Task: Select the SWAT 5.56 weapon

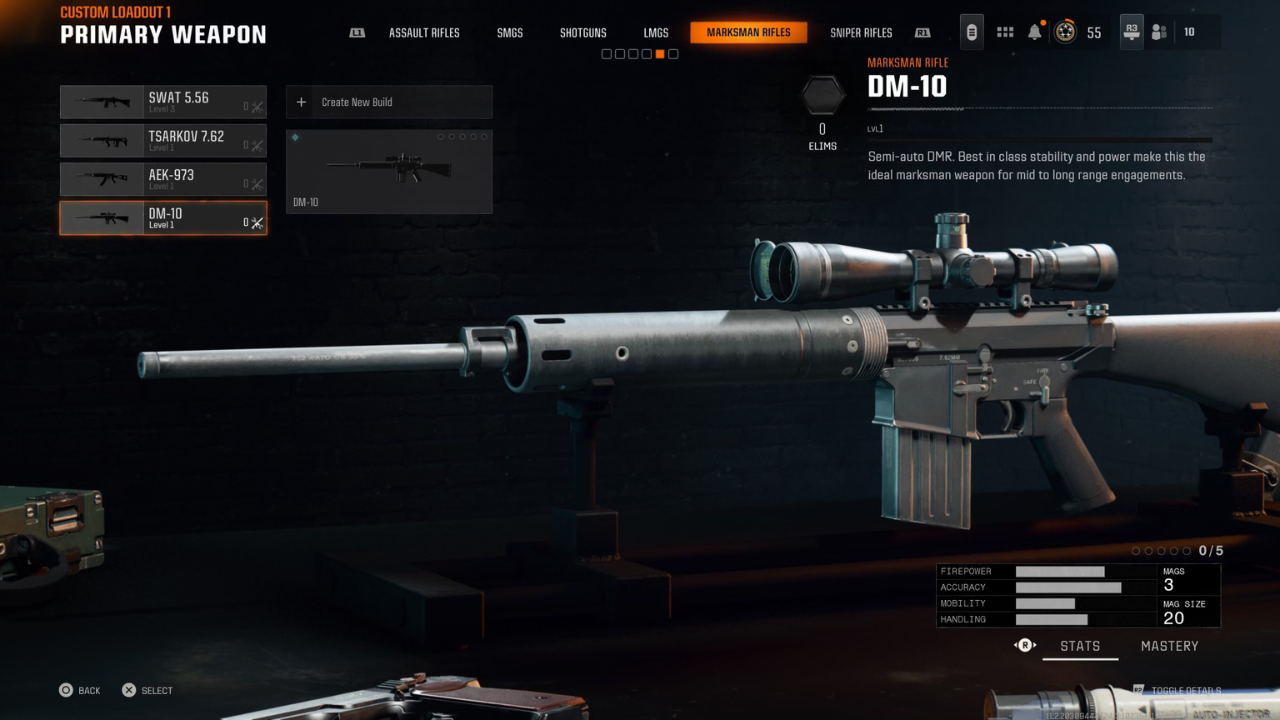Action: [163, 102]
